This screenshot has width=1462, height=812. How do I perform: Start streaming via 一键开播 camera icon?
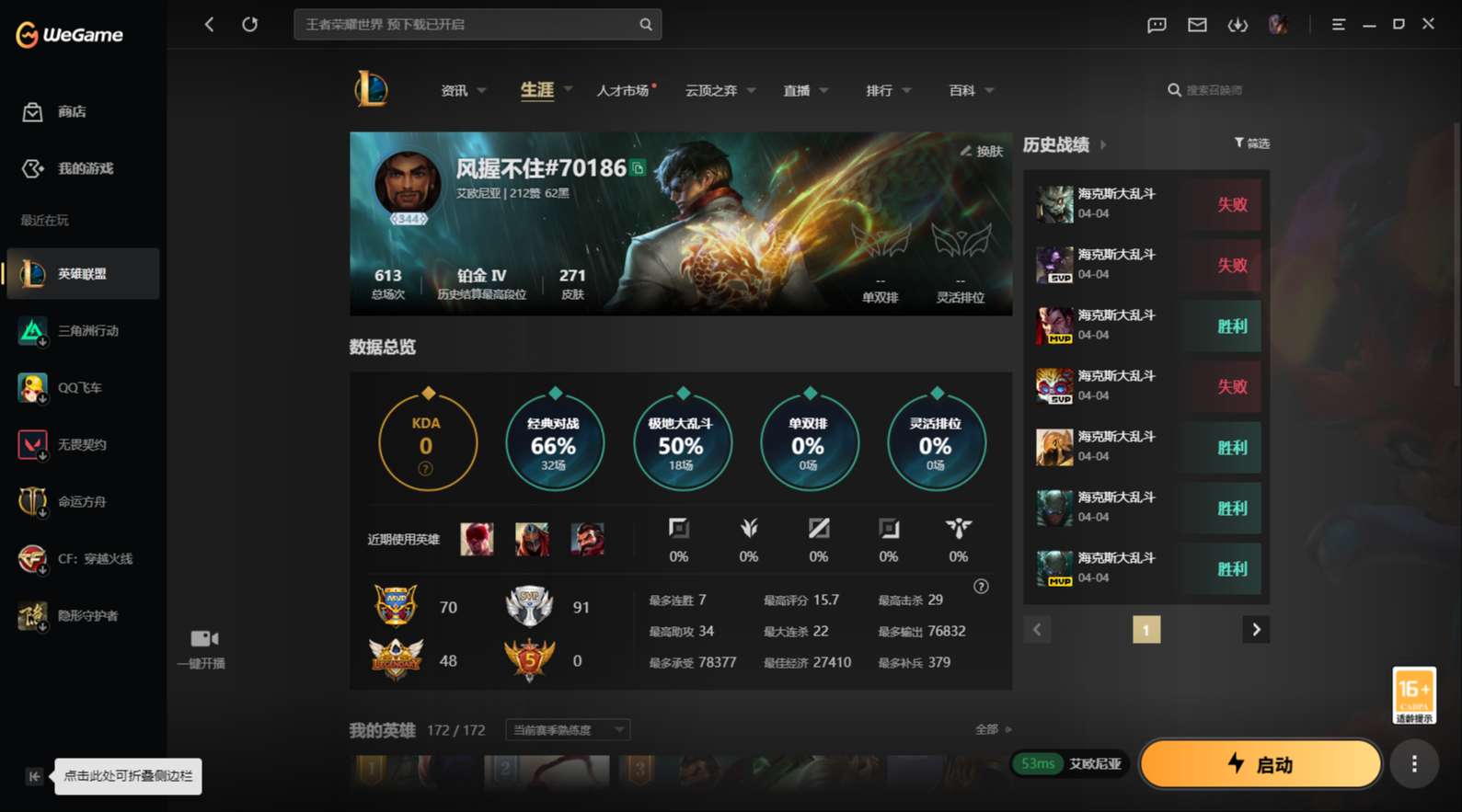[201, 638]
